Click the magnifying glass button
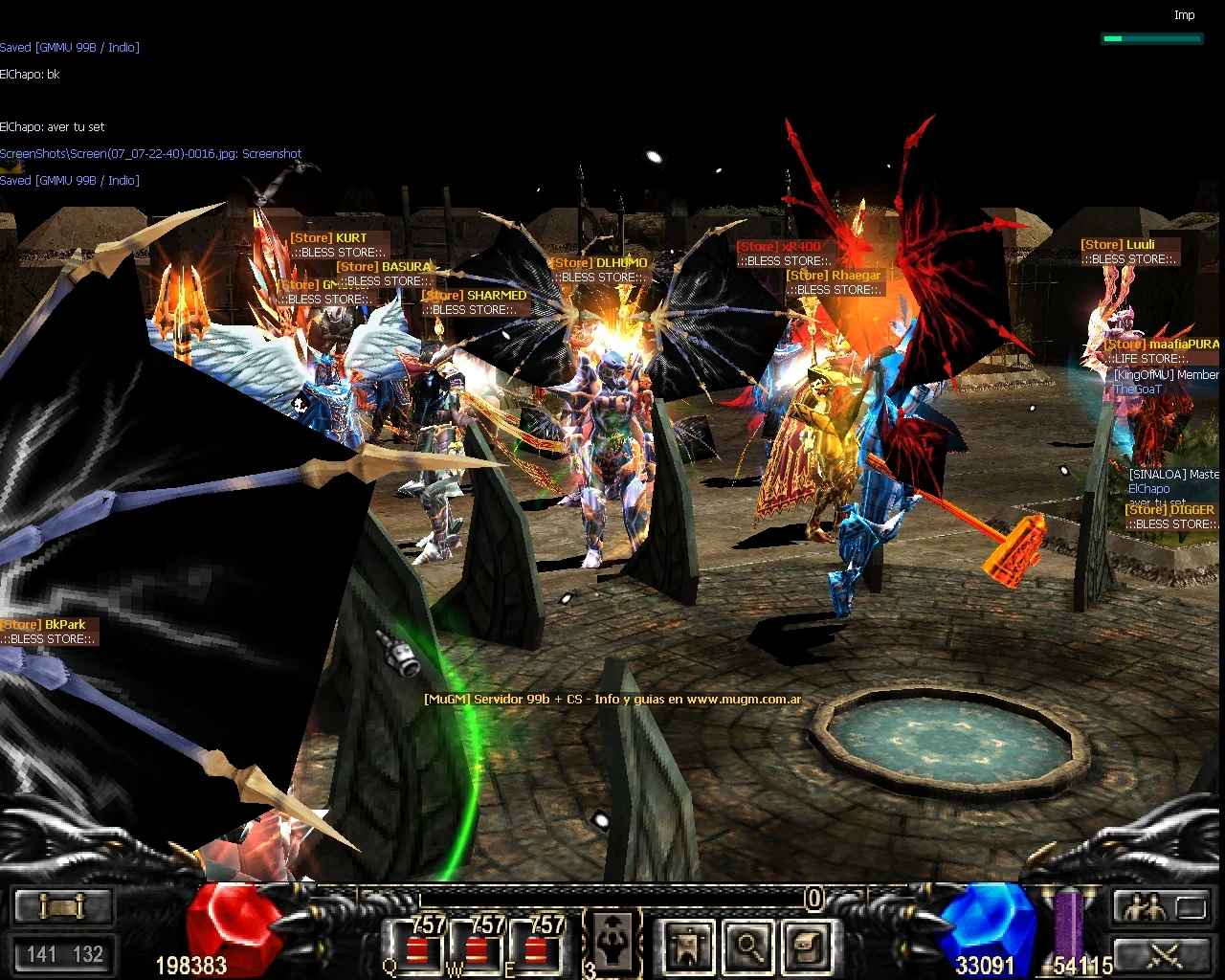 point(746,947)
